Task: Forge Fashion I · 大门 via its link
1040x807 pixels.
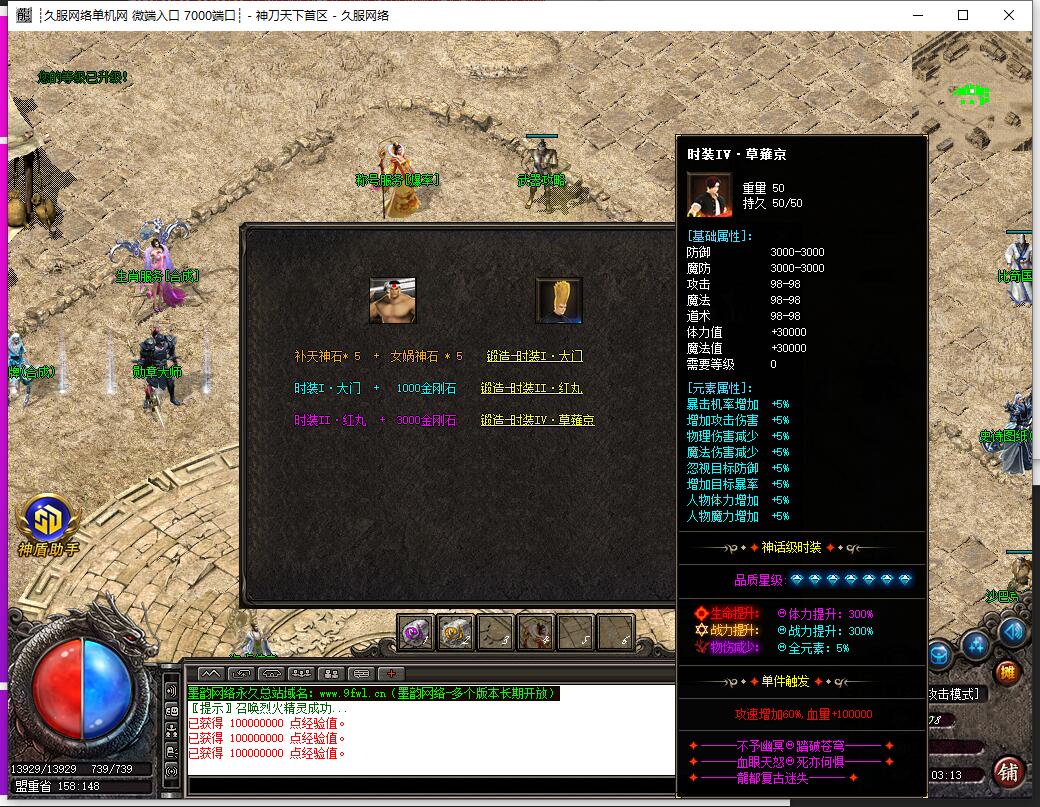Action: click(534, 356)
